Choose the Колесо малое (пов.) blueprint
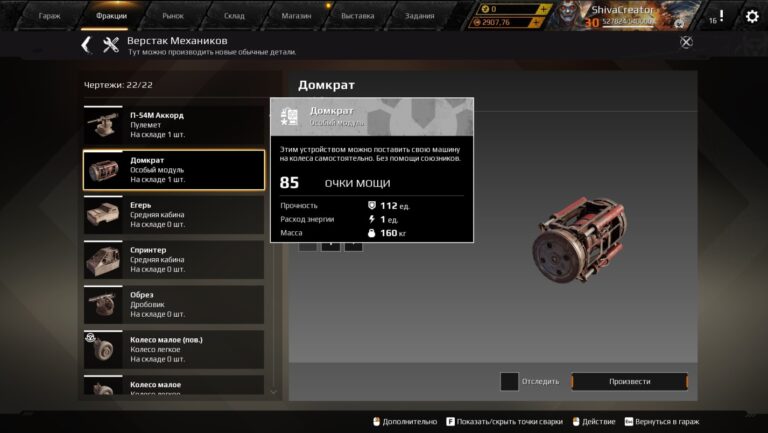 point(173,349)
